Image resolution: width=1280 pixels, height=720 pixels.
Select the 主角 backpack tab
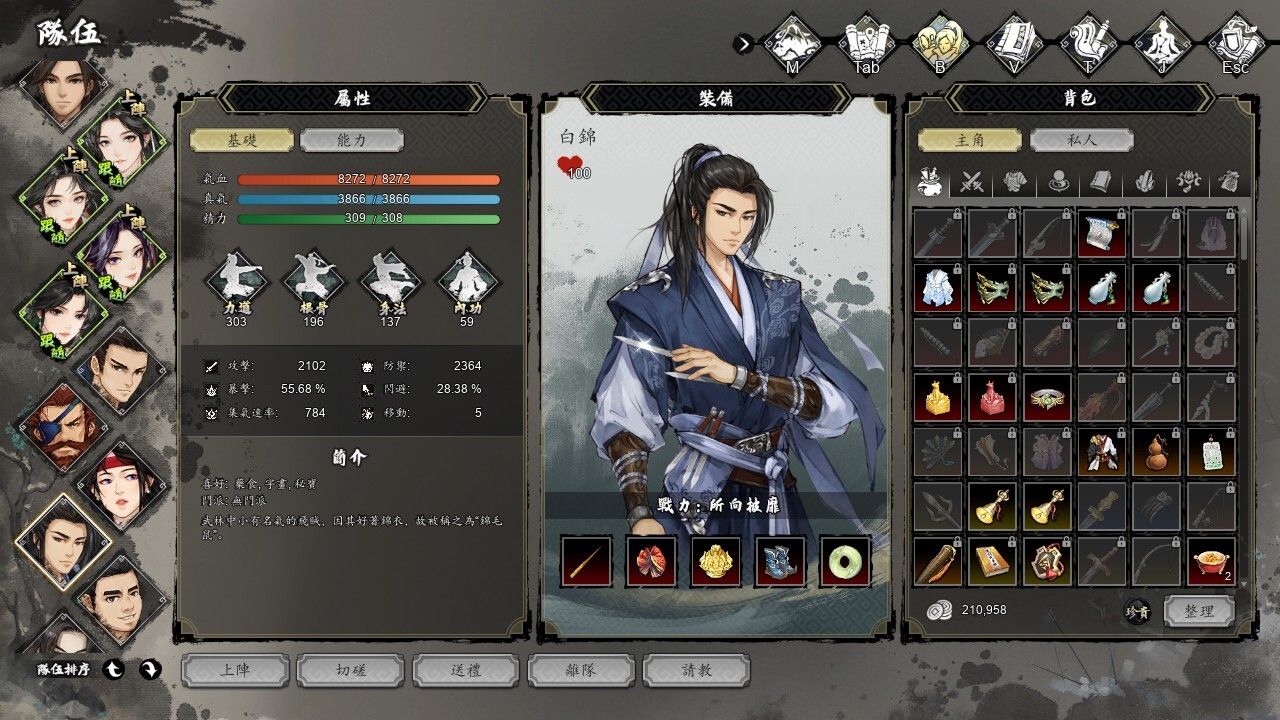(x=970, y=141)
